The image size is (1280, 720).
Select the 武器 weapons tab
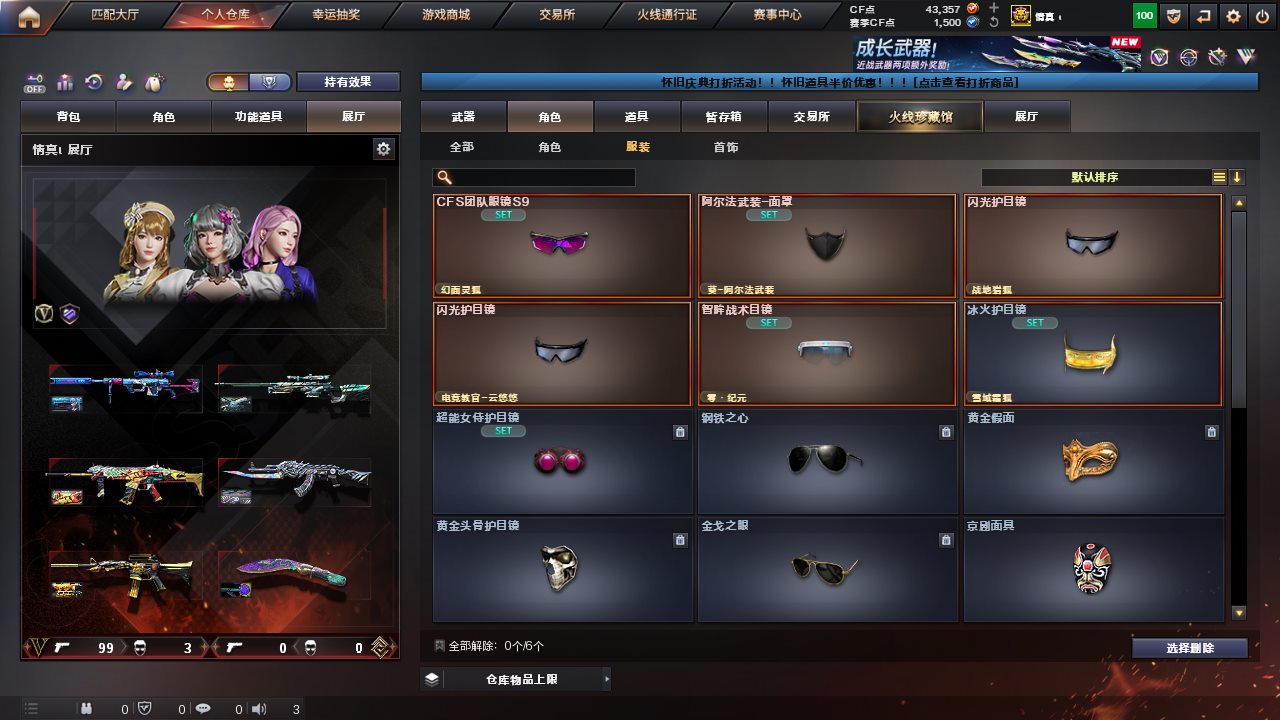click(x=463, y=117)
